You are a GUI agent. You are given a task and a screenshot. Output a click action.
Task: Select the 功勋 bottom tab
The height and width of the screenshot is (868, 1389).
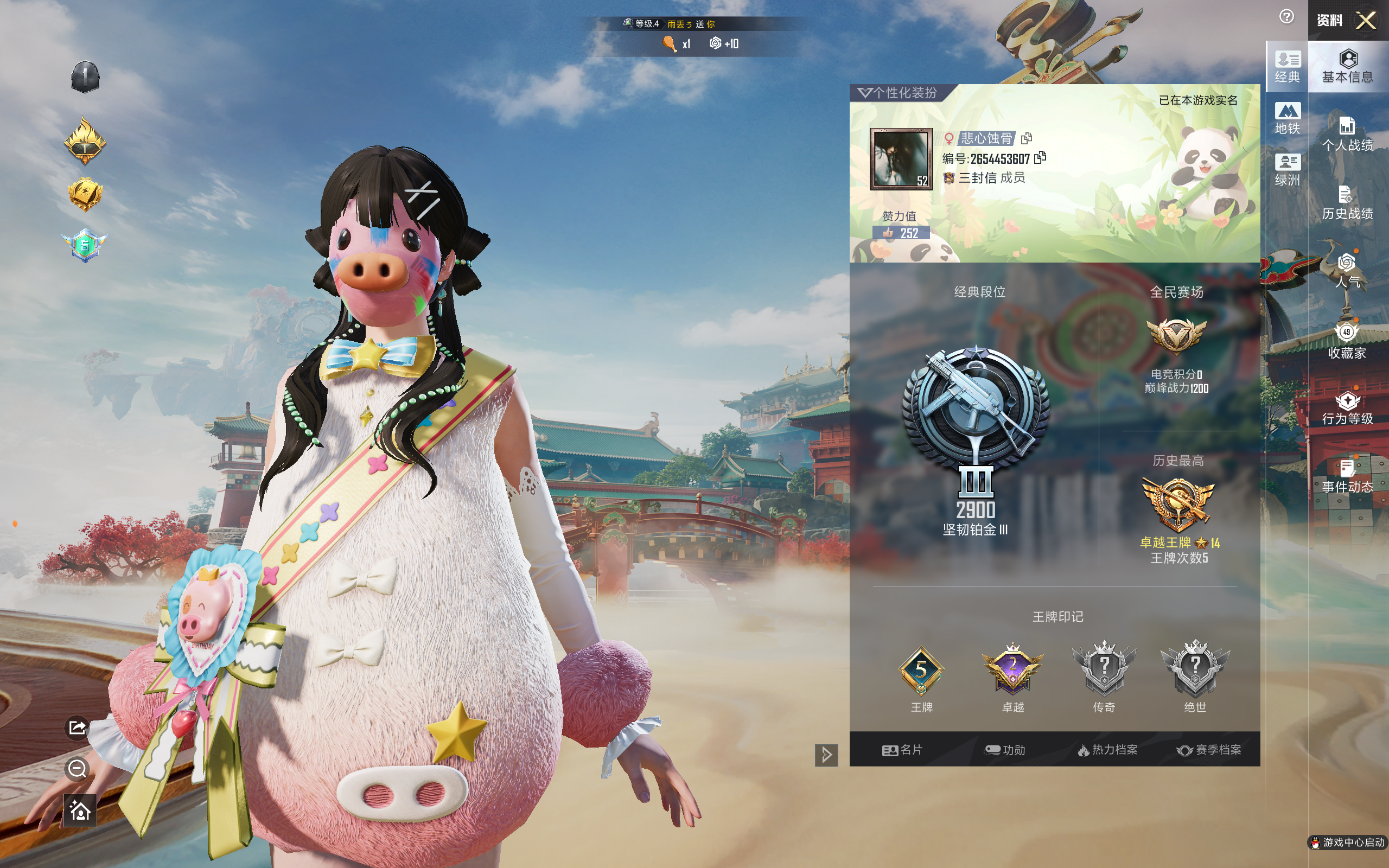tap(1004, 750)
